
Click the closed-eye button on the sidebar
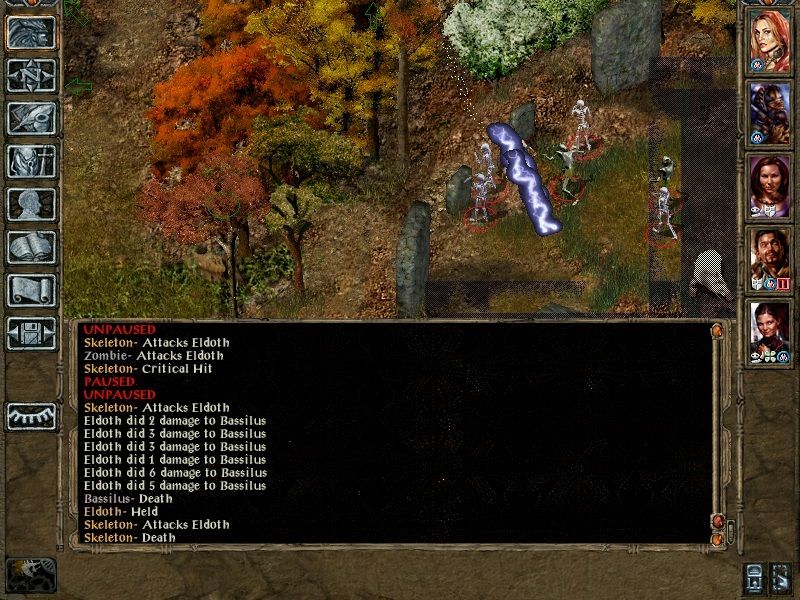pyautogui.click(x=31, y=416)
